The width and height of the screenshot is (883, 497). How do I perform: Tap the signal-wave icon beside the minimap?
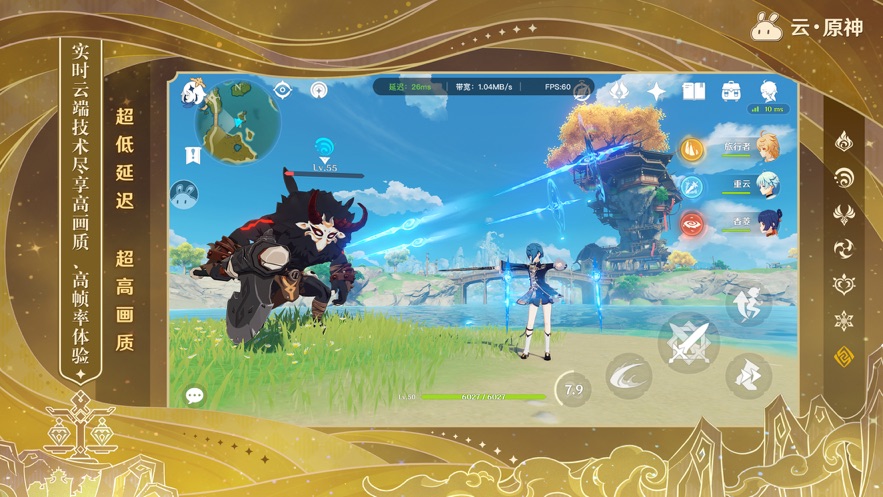pos(319,90)
